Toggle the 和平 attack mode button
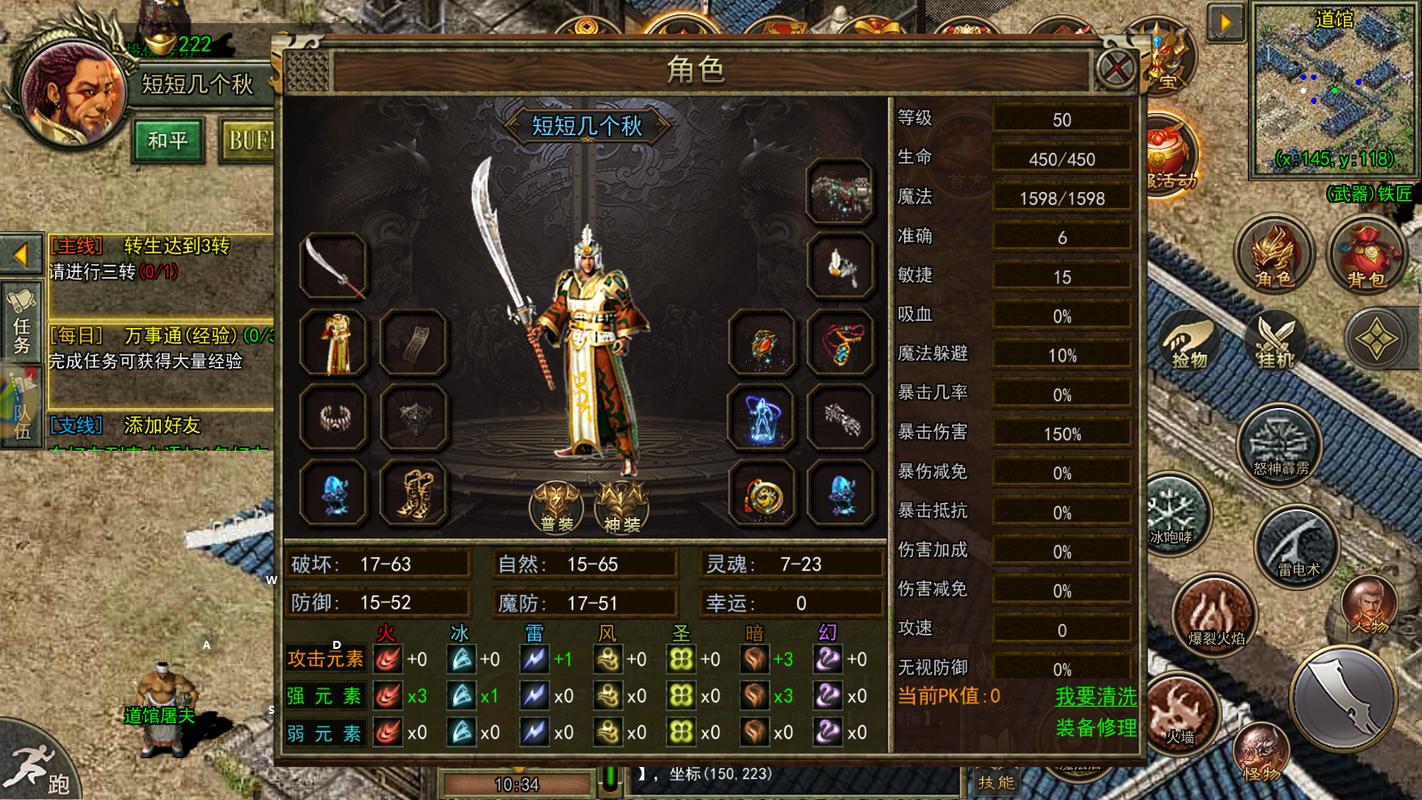This screenshot has height=800, width=1422. pyautogui.click(x=167, y=140)
